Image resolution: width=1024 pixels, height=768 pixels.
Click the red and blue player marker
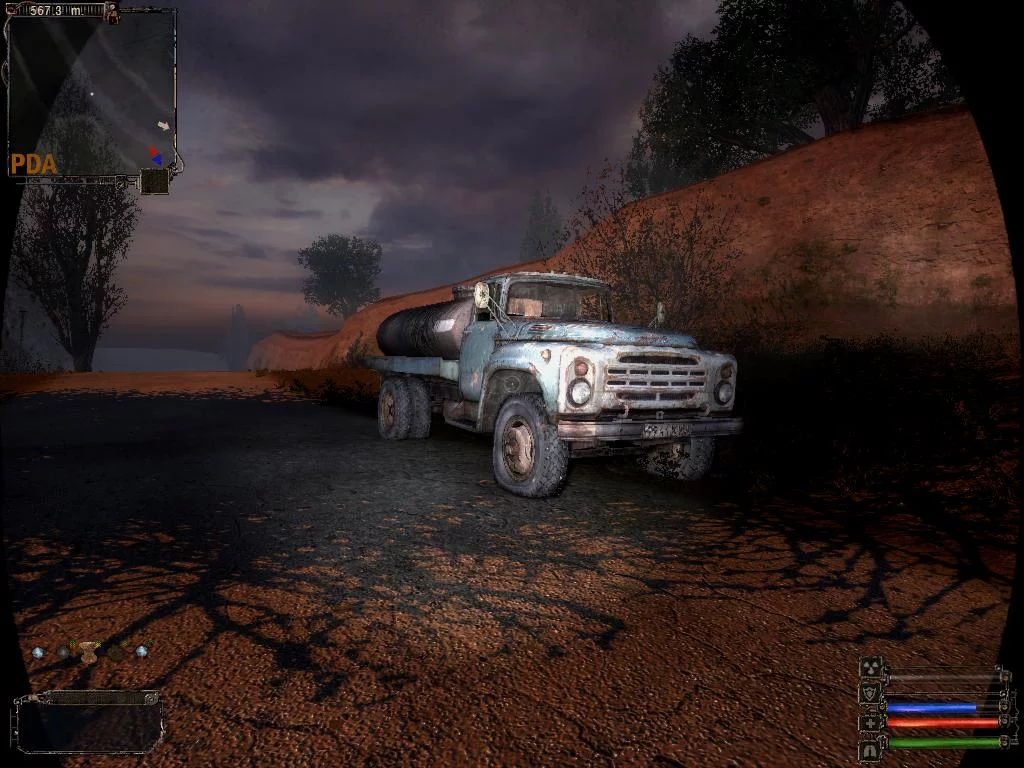point(155,155)
